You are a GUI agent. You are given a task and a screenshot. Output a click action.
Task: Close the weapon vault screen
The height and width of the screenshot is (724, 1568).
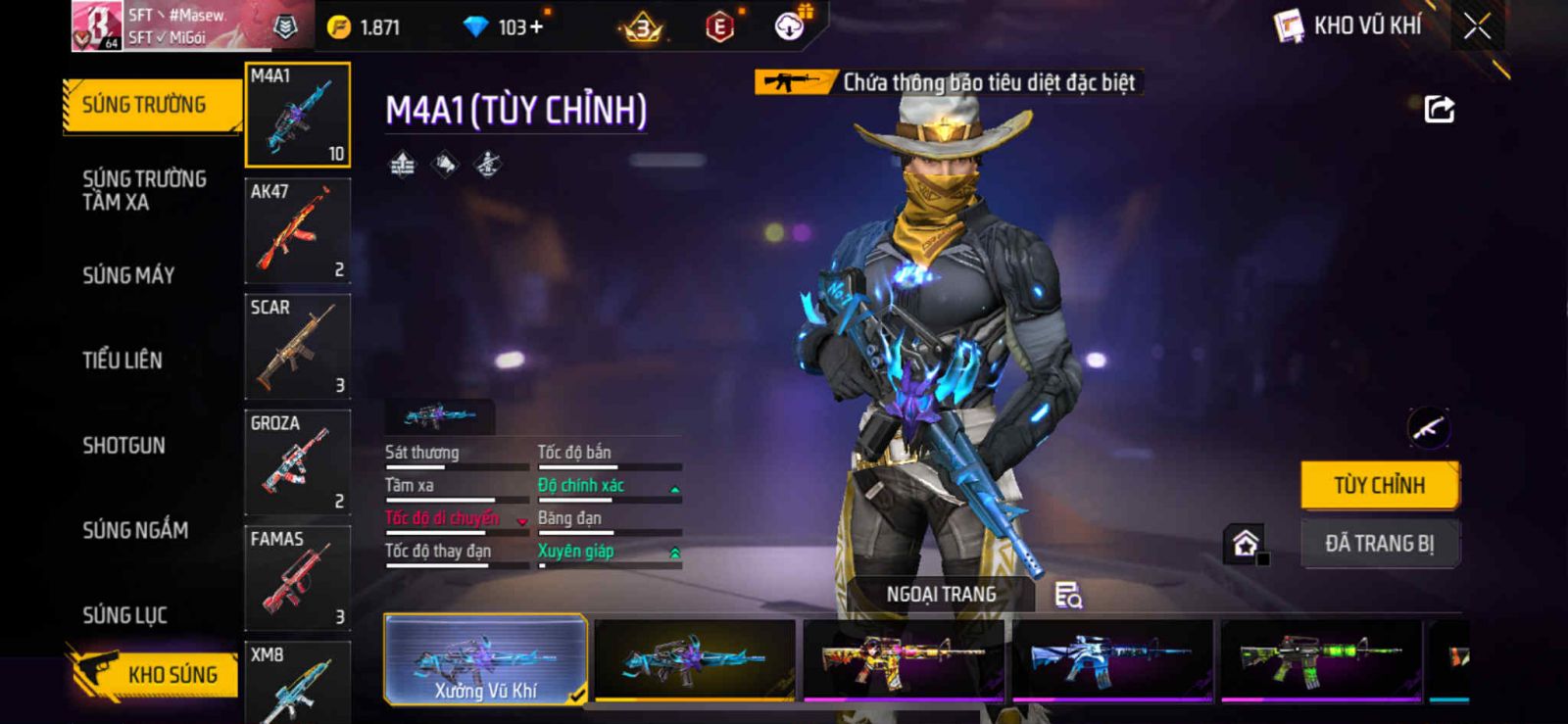coord(1477,26)
